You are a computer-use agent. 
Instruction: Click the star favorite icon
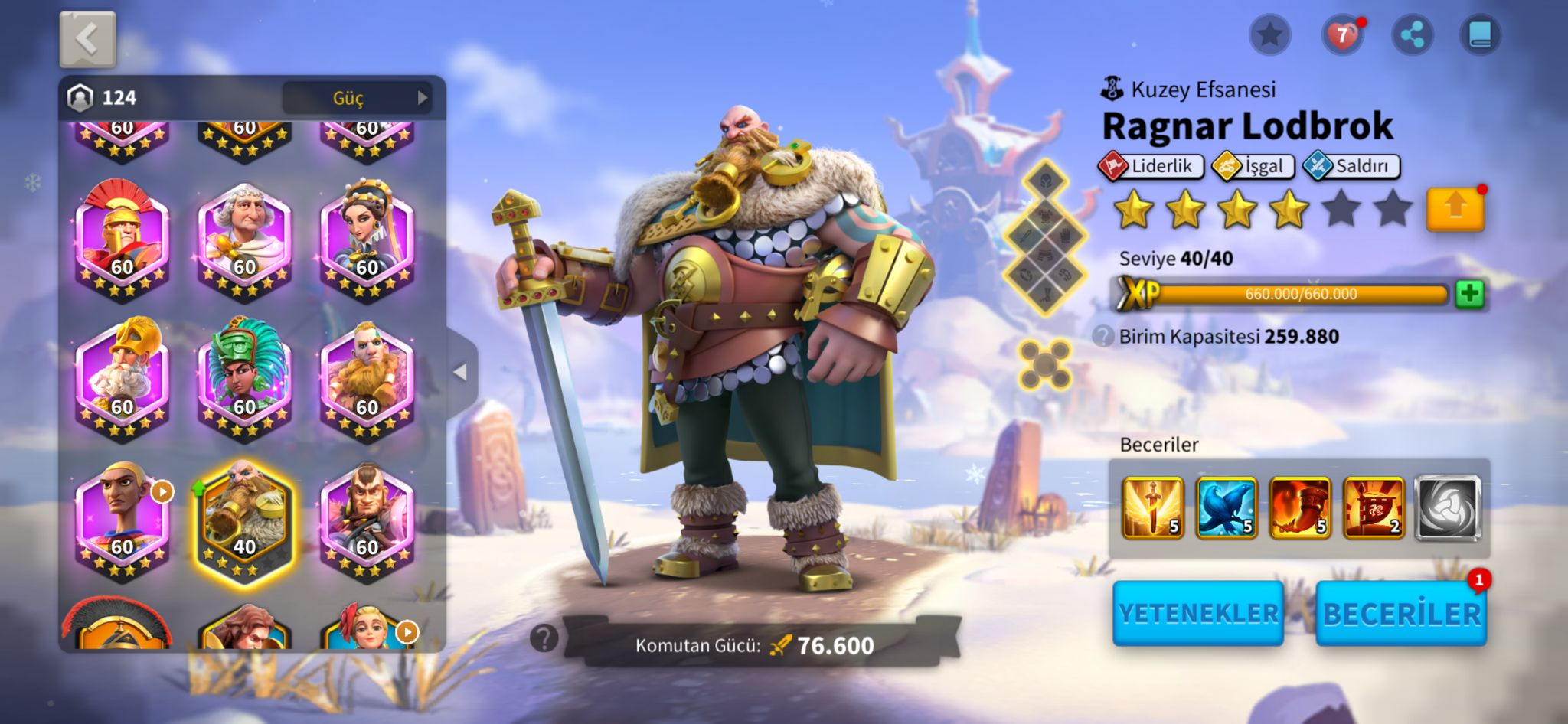[1270, 35]
